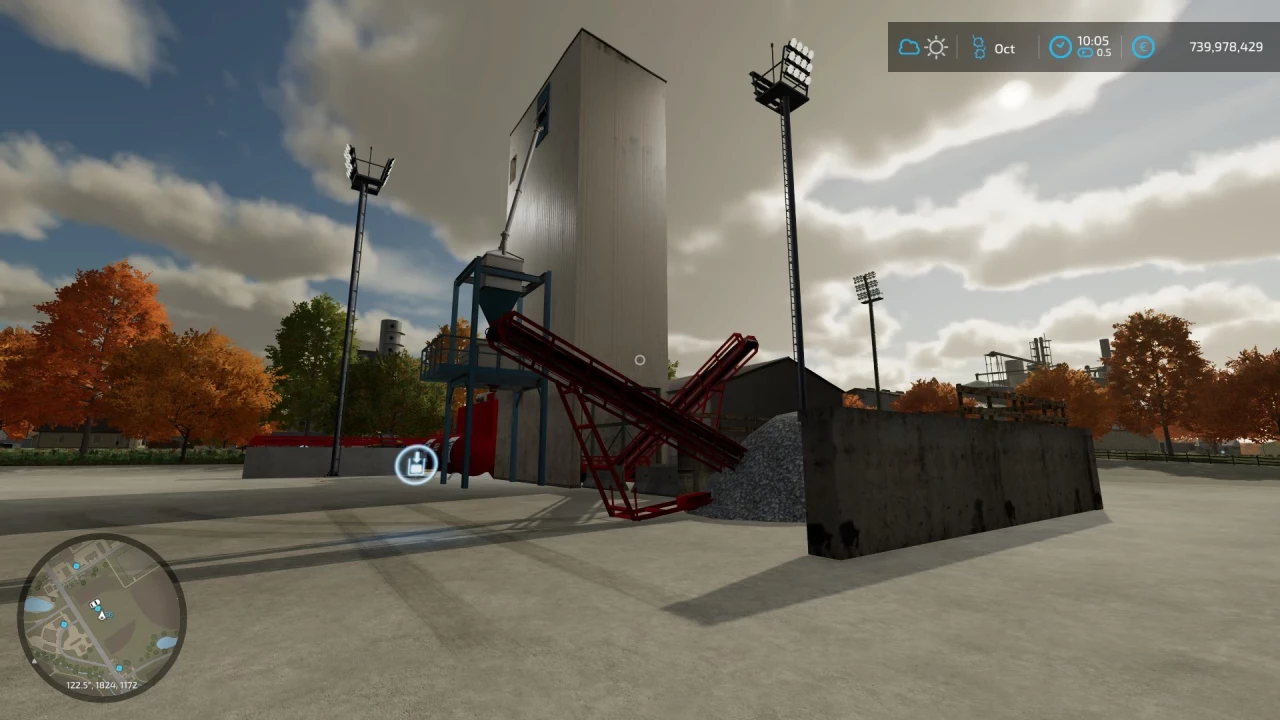Select the sunny forecast icon
Screen dimensions: 1280x720
pyautogui.click(x=936, y=47)
